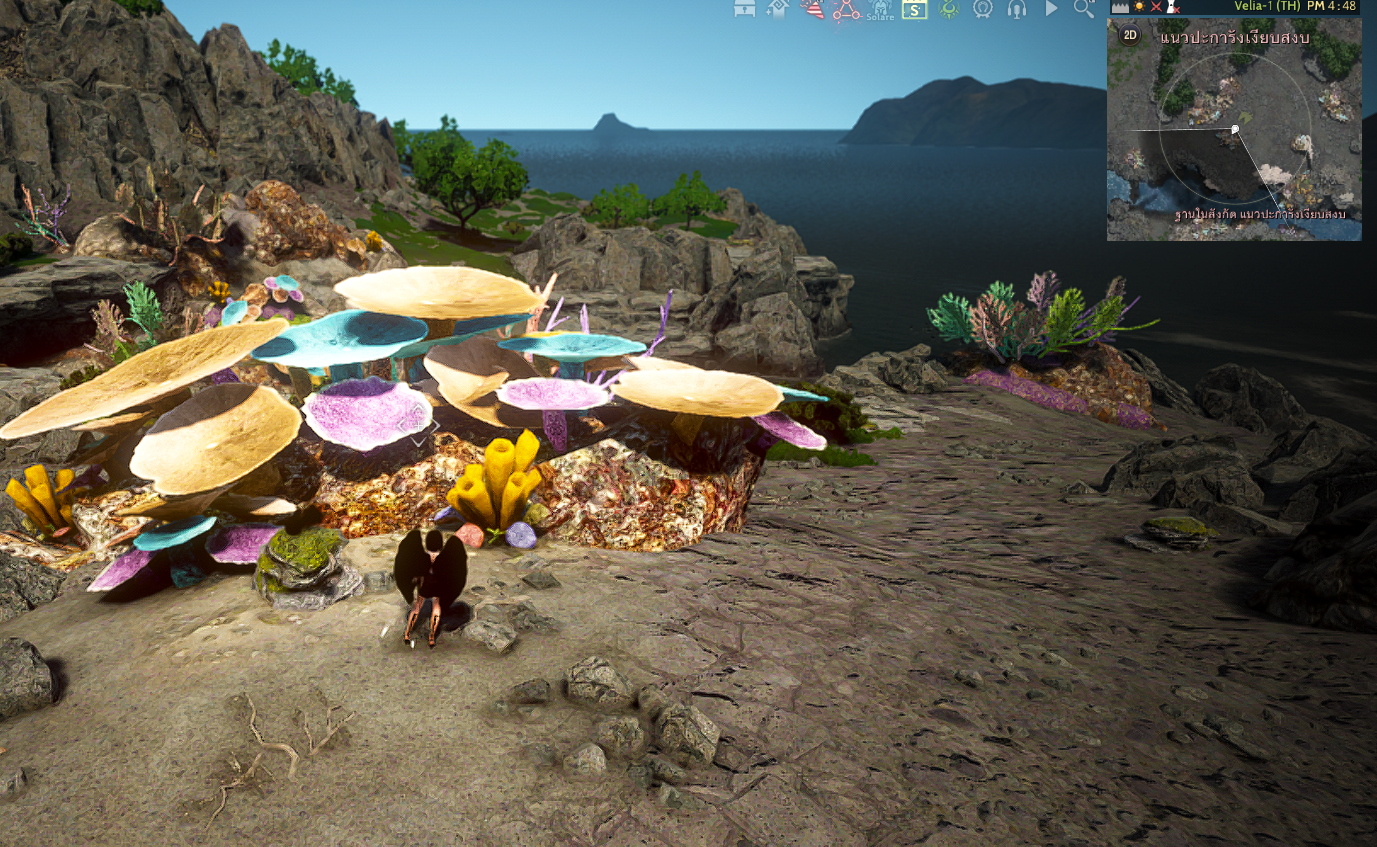Image resolution: width=1377 pixels, height=847 pixels.
Task: Open the round medal badge icon
Action: (x=983, y=9)
